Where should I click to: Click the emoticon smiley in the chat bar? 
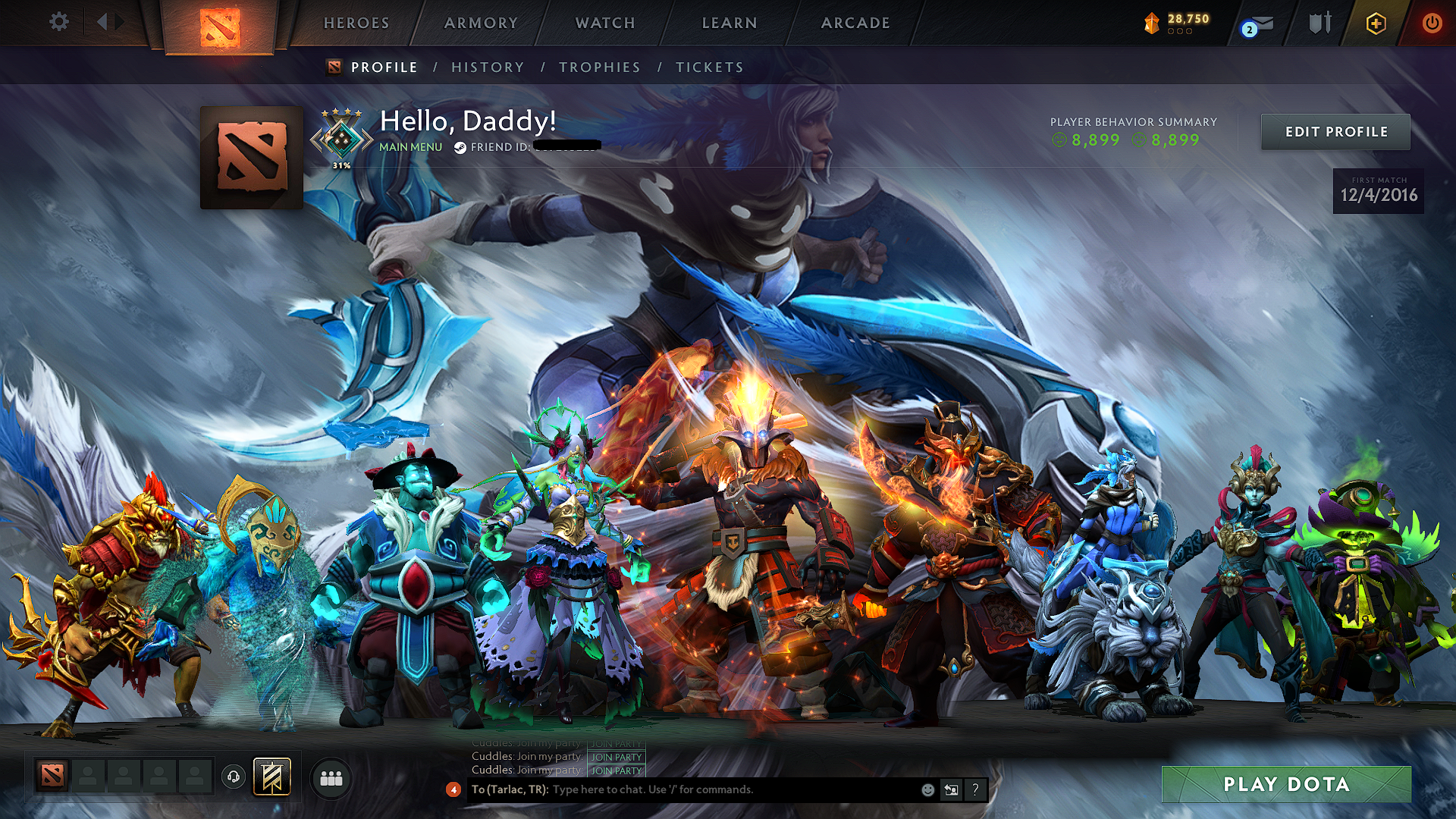(x=927, y=789)
